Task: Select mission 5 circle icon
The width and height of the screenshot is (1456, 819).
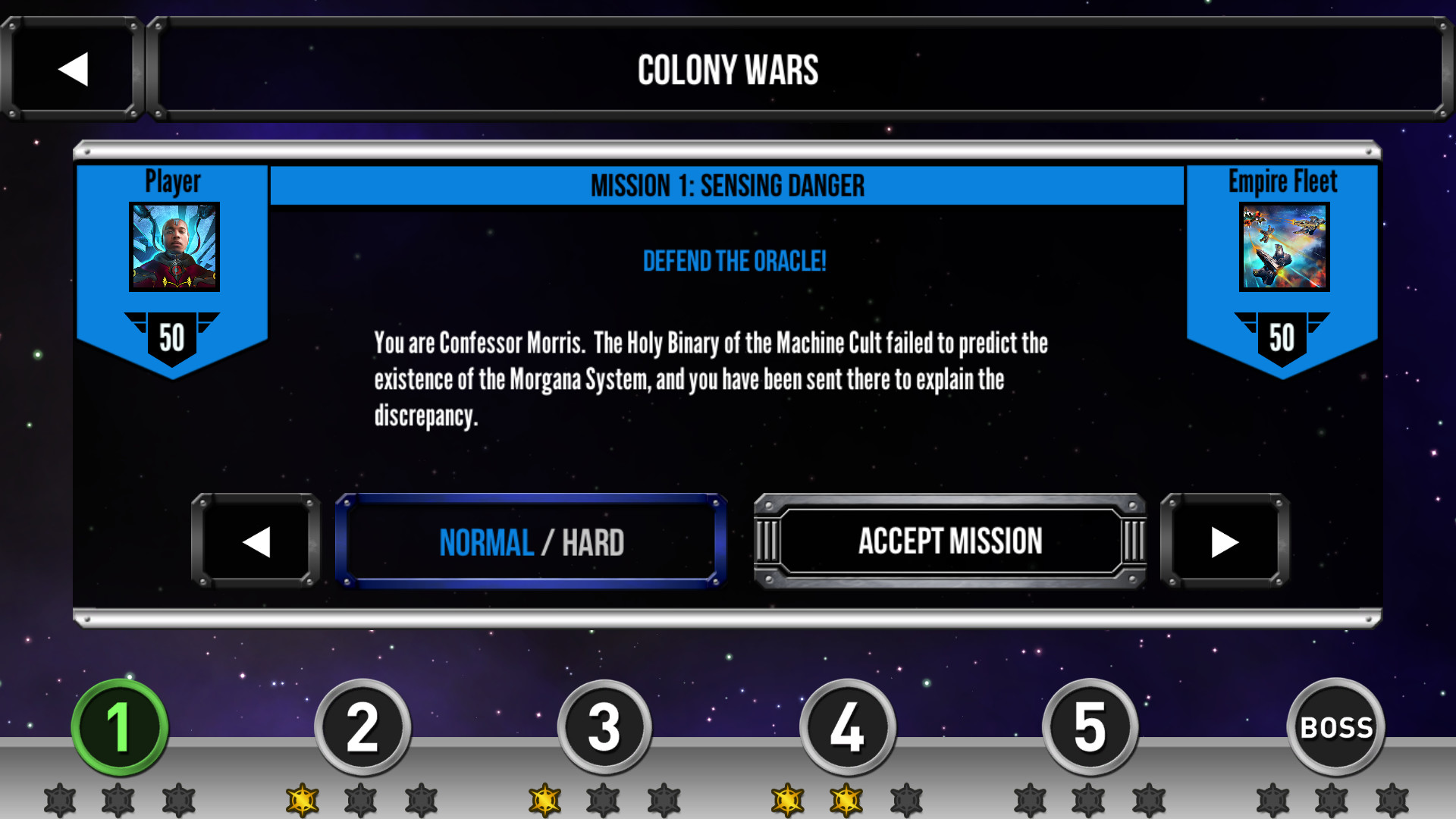Action: (1090, 726)
